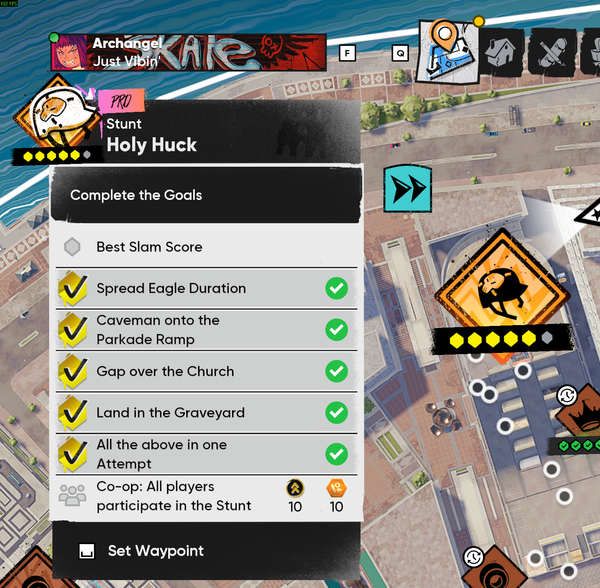Select the Caveman onto the Parkade Ramp goal
Image resolution: width=600 pixels, height=588 pixels.
pos(205,330)
